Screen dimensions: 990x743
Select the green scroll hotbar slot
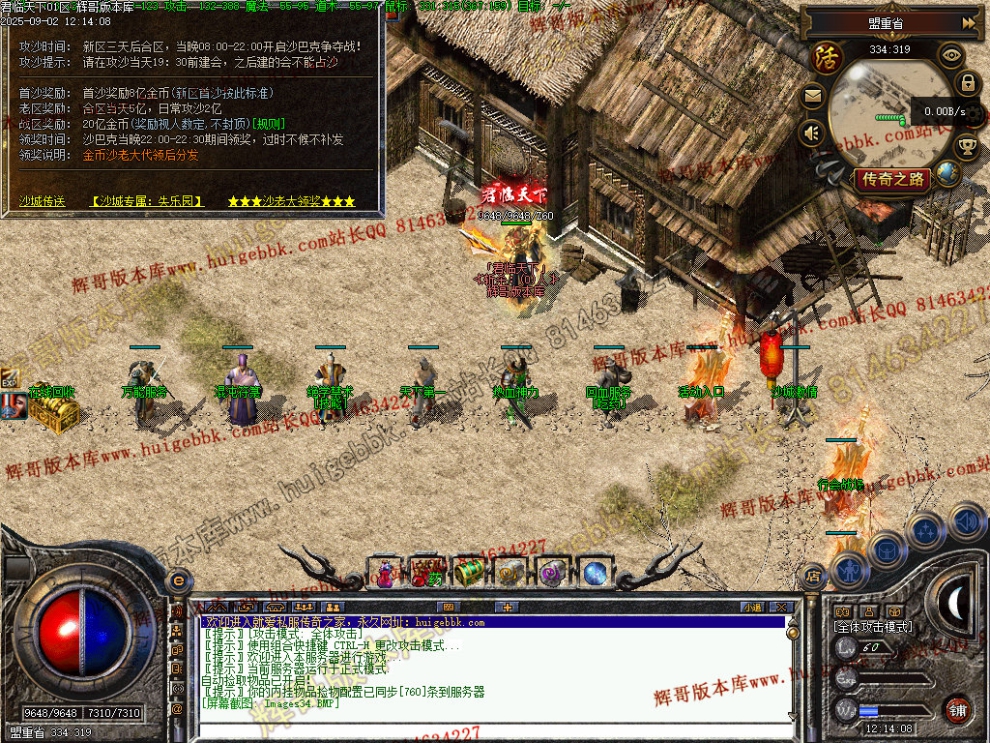click(468, 572)
